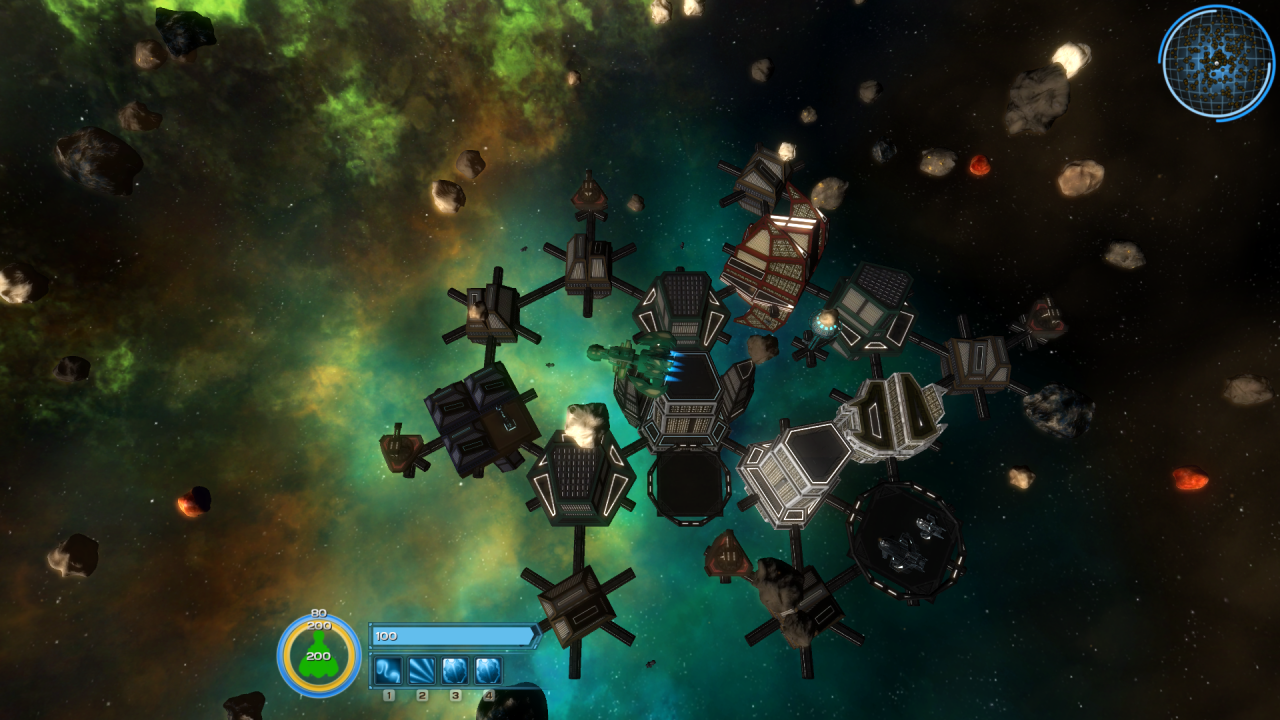
Task: Activate the wavy energy stream ability
Action: coord(388,670)
